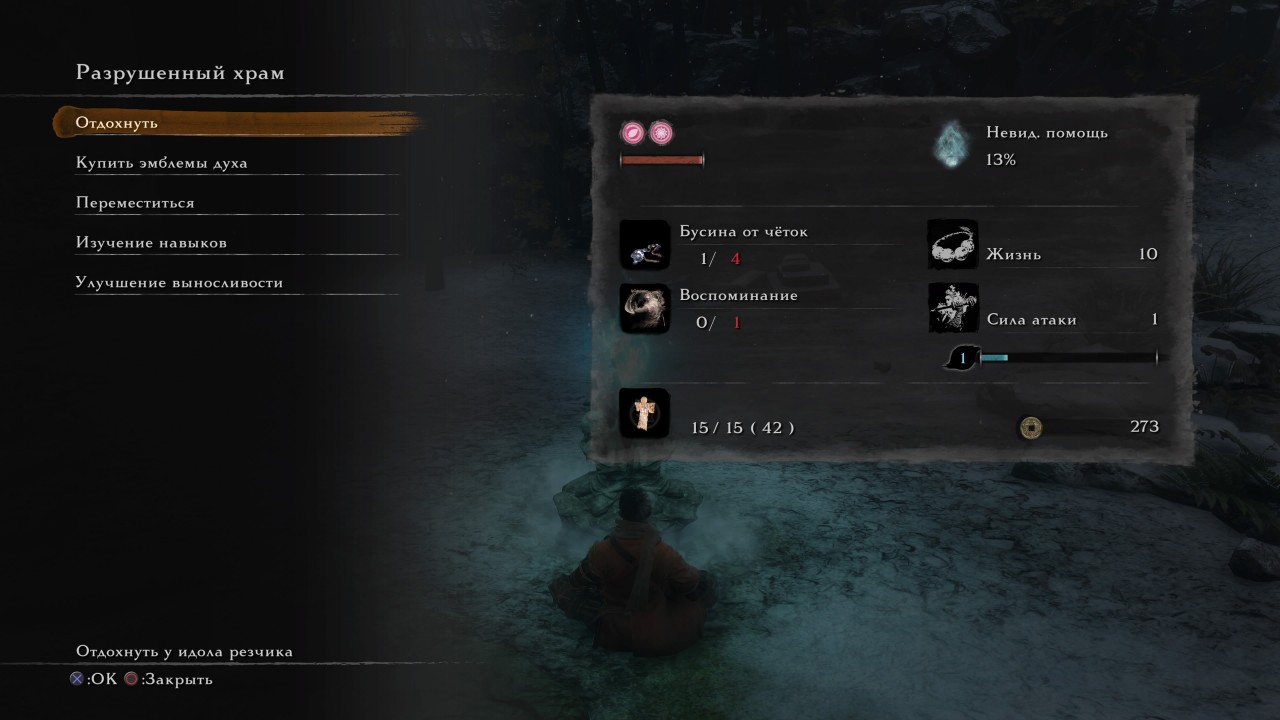
Task: Choose Купить эмблемы духа option
Action: pos(160,162)
